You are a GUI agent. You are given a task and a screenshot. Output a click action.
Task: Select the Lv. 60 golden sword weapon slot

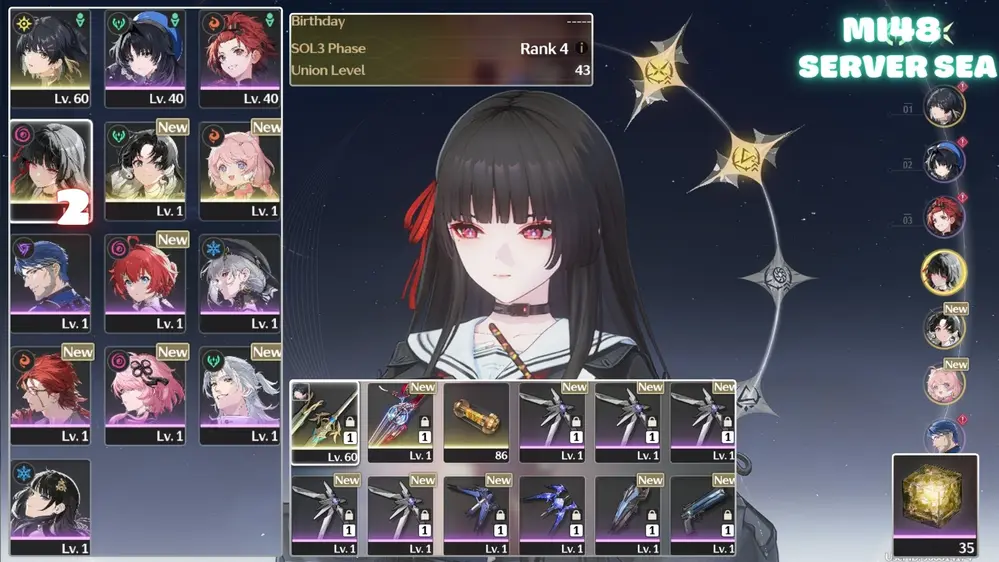(x=325, y=421)
